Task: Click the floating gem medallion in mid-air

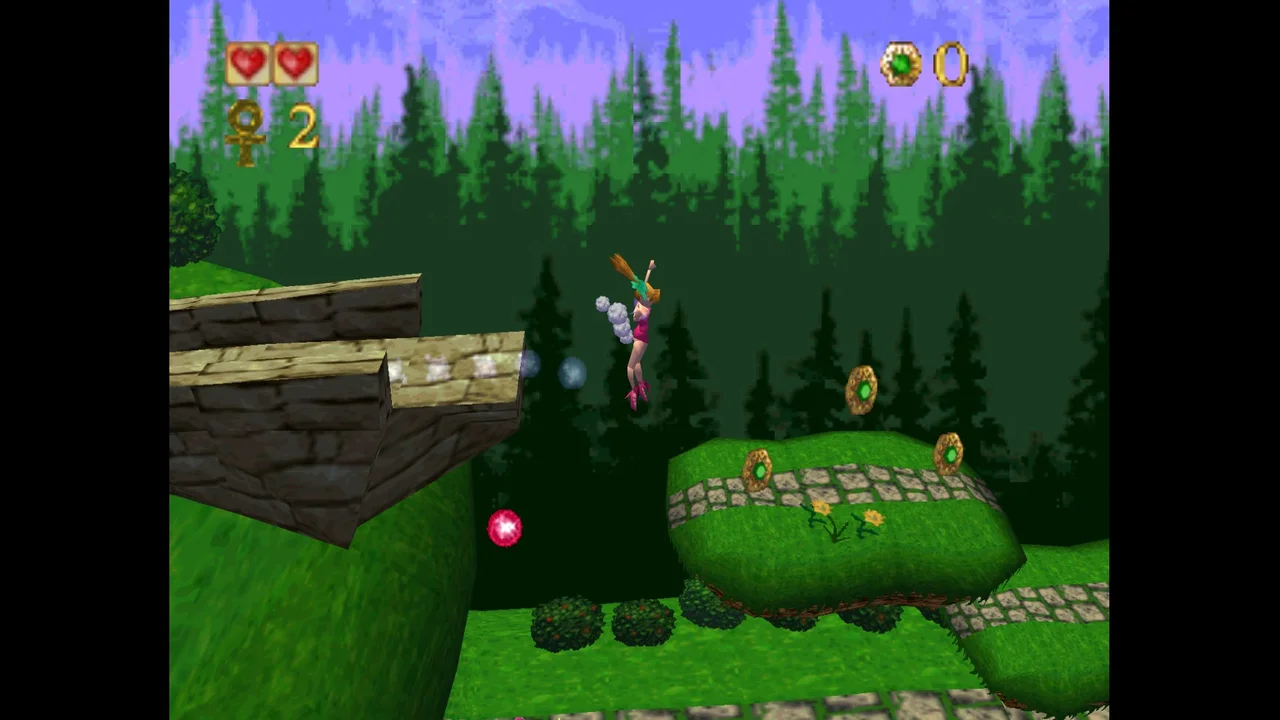Action: [x=862, y=392]
